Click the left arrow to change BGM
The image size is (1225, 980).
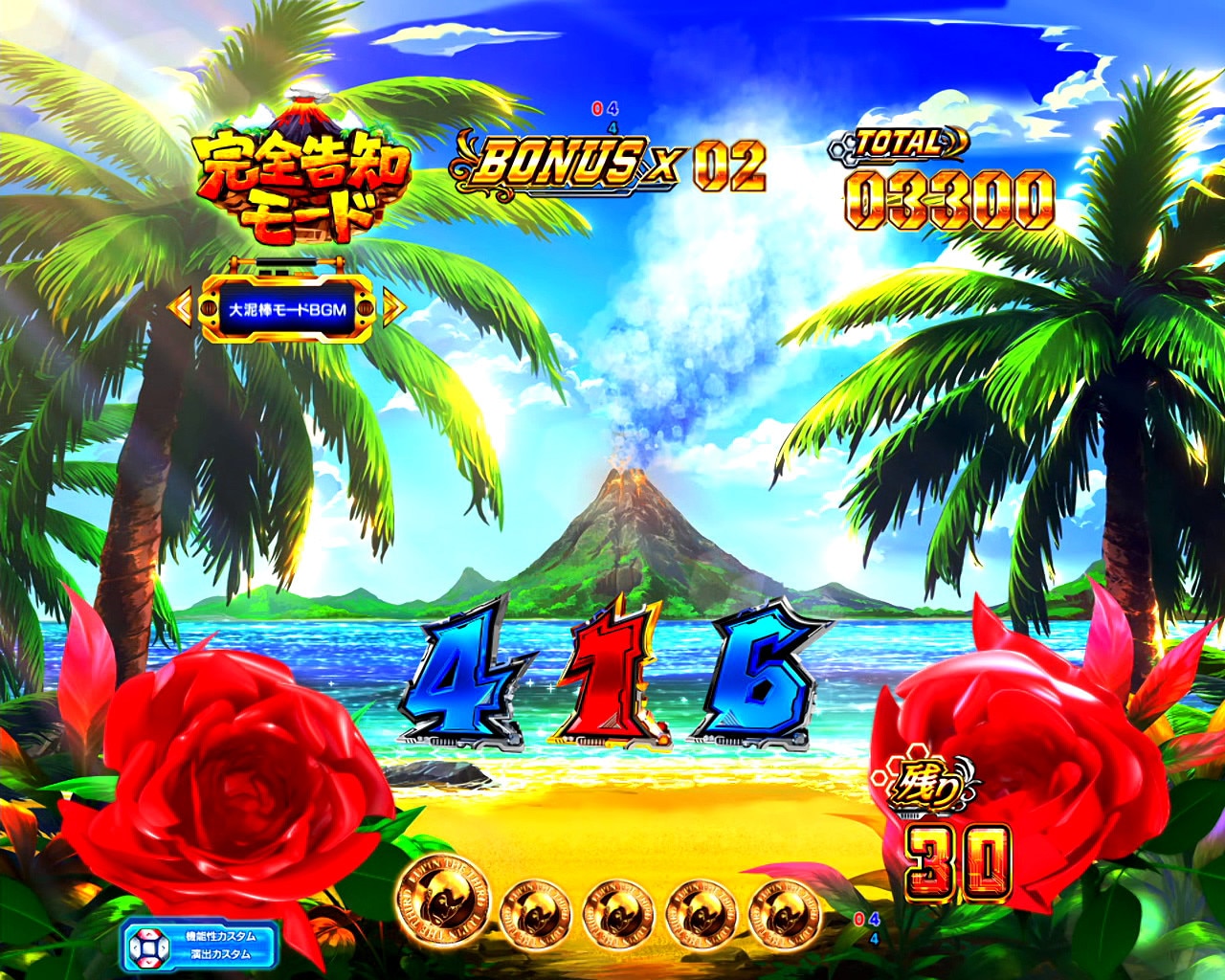tap(182, 306)
